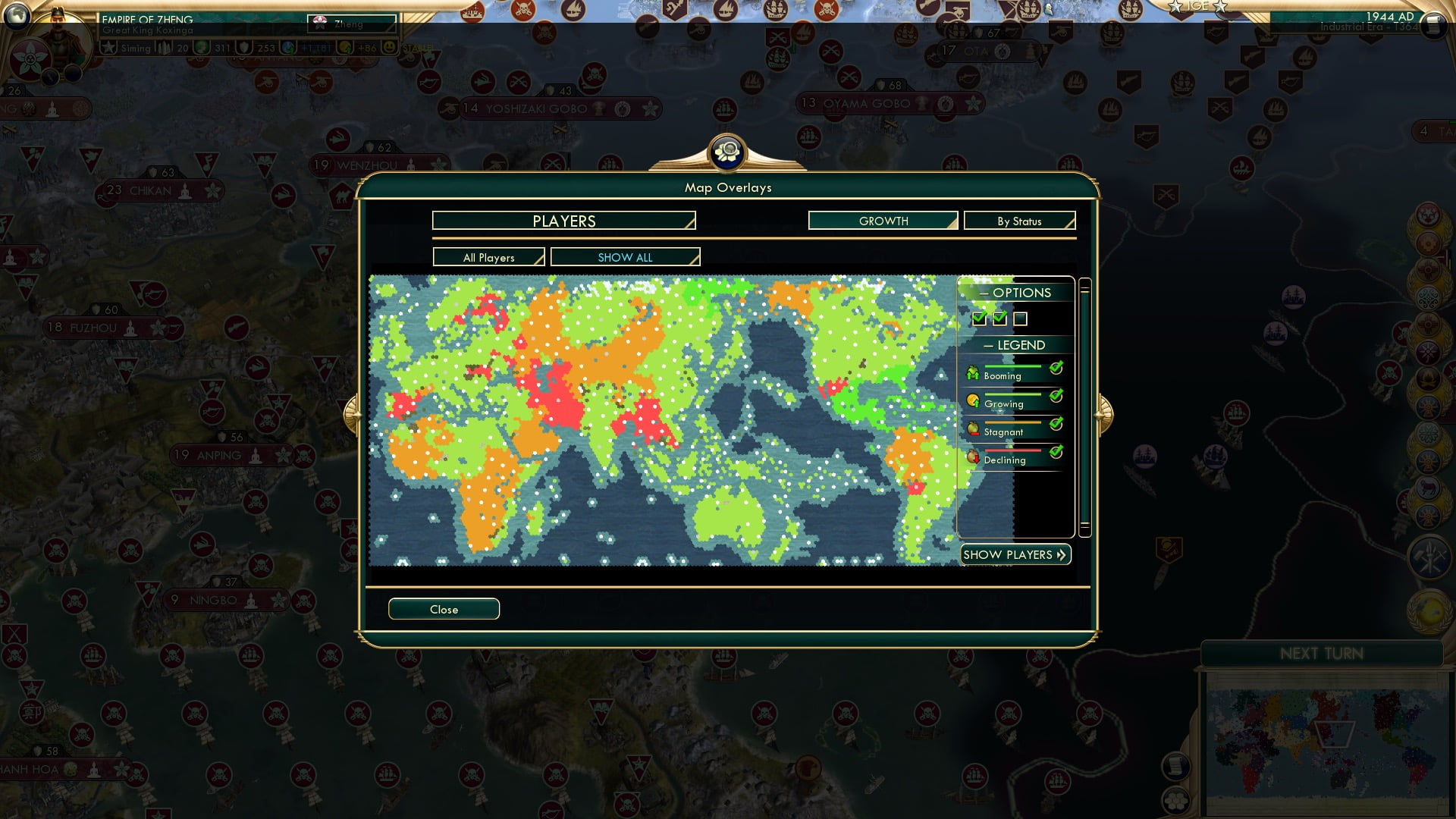Open the All Players dropdown
This screenshot has height=819, width=1456.
click(x=488, y=257)
